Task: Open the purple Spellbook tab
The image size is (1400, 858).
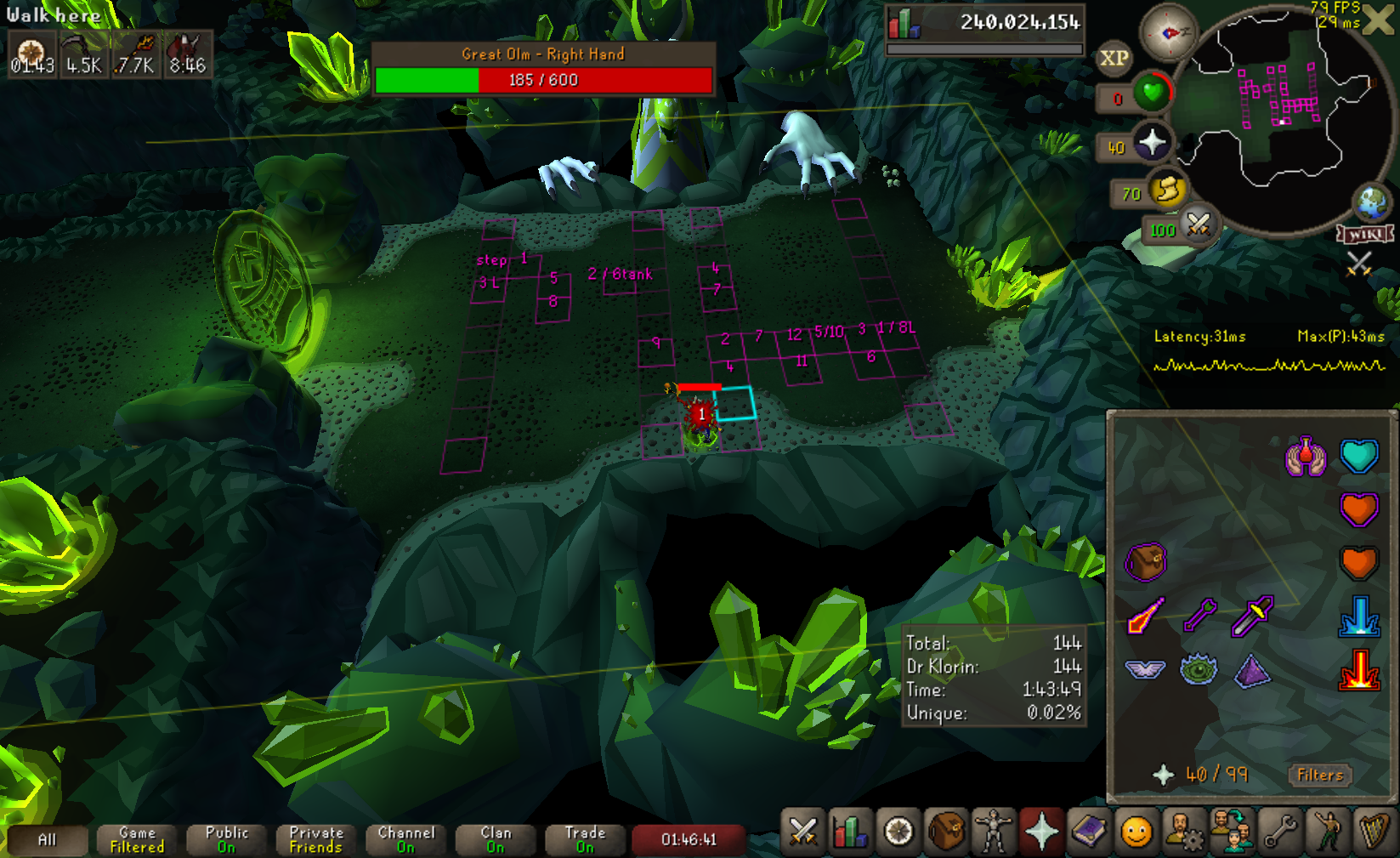Action: pos(1089,831)
